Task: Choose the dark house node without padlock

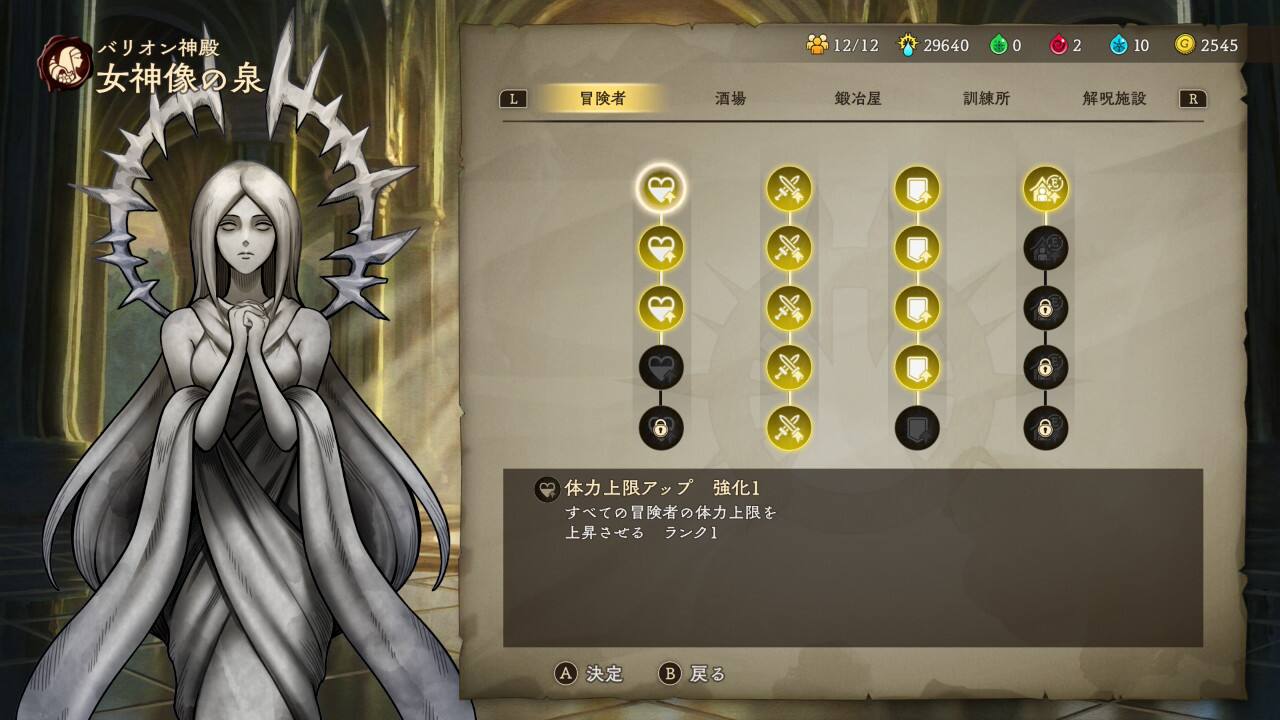Action: tap(1045, 248)
